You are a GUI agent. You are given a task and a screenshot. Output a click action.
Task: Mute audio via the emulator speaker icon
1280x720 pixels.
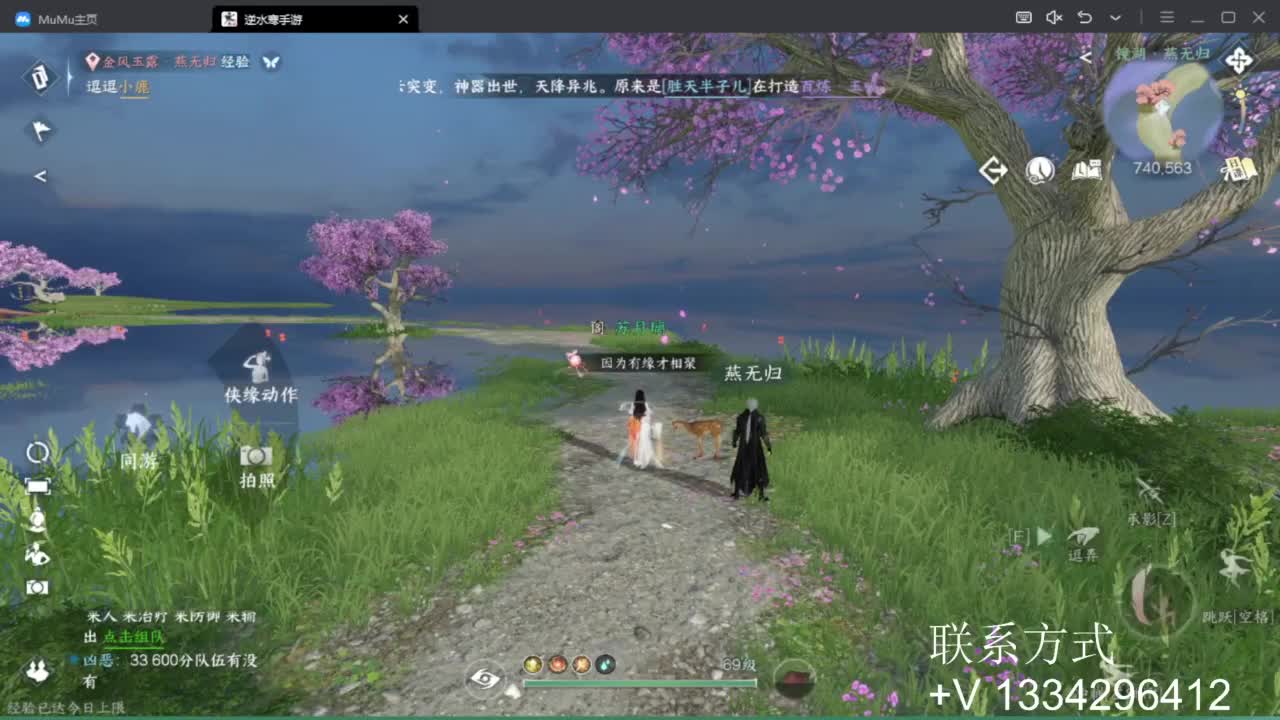pyautogui.click(x=1052, y=18)
